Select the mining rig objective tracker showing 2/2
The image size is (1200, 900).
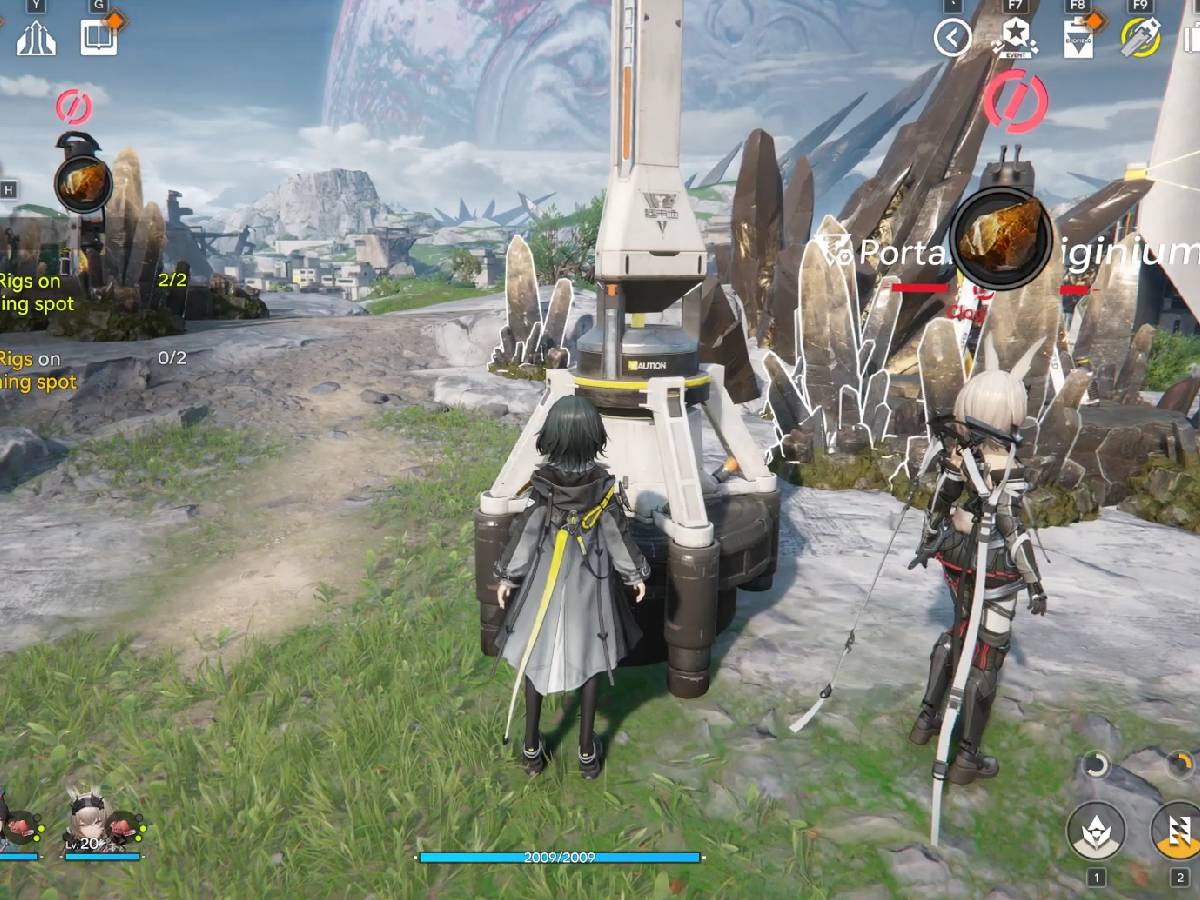[x=90, y=294]
